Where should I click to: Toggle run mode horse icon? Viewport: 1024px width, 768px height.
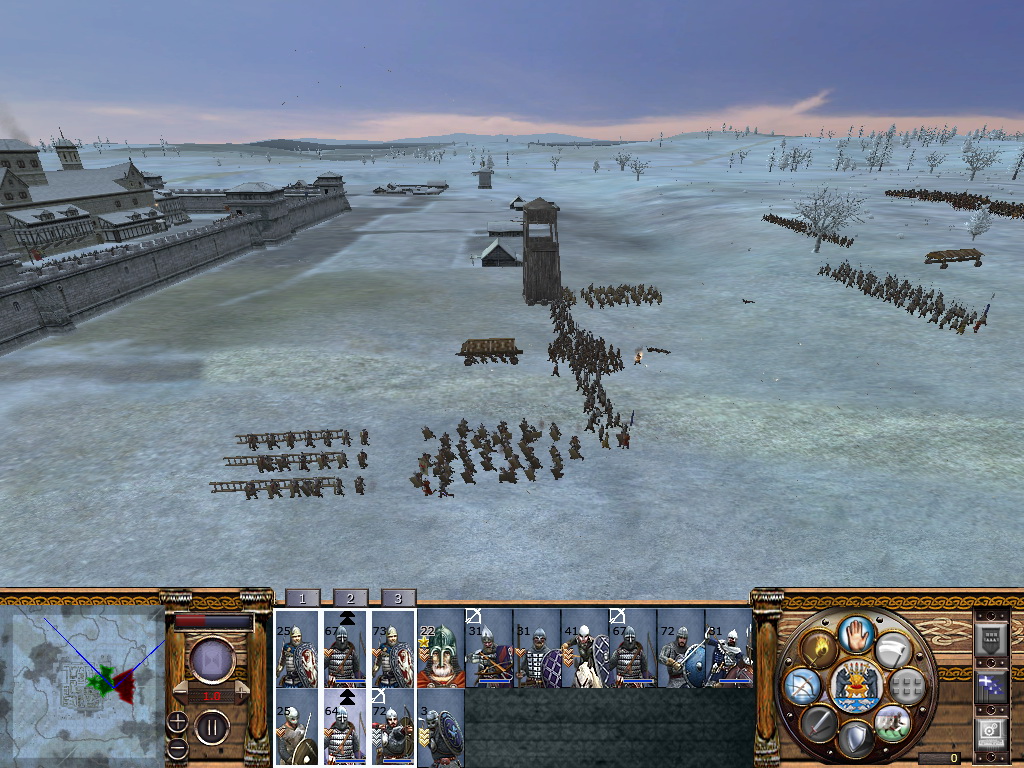coord(891,722)
